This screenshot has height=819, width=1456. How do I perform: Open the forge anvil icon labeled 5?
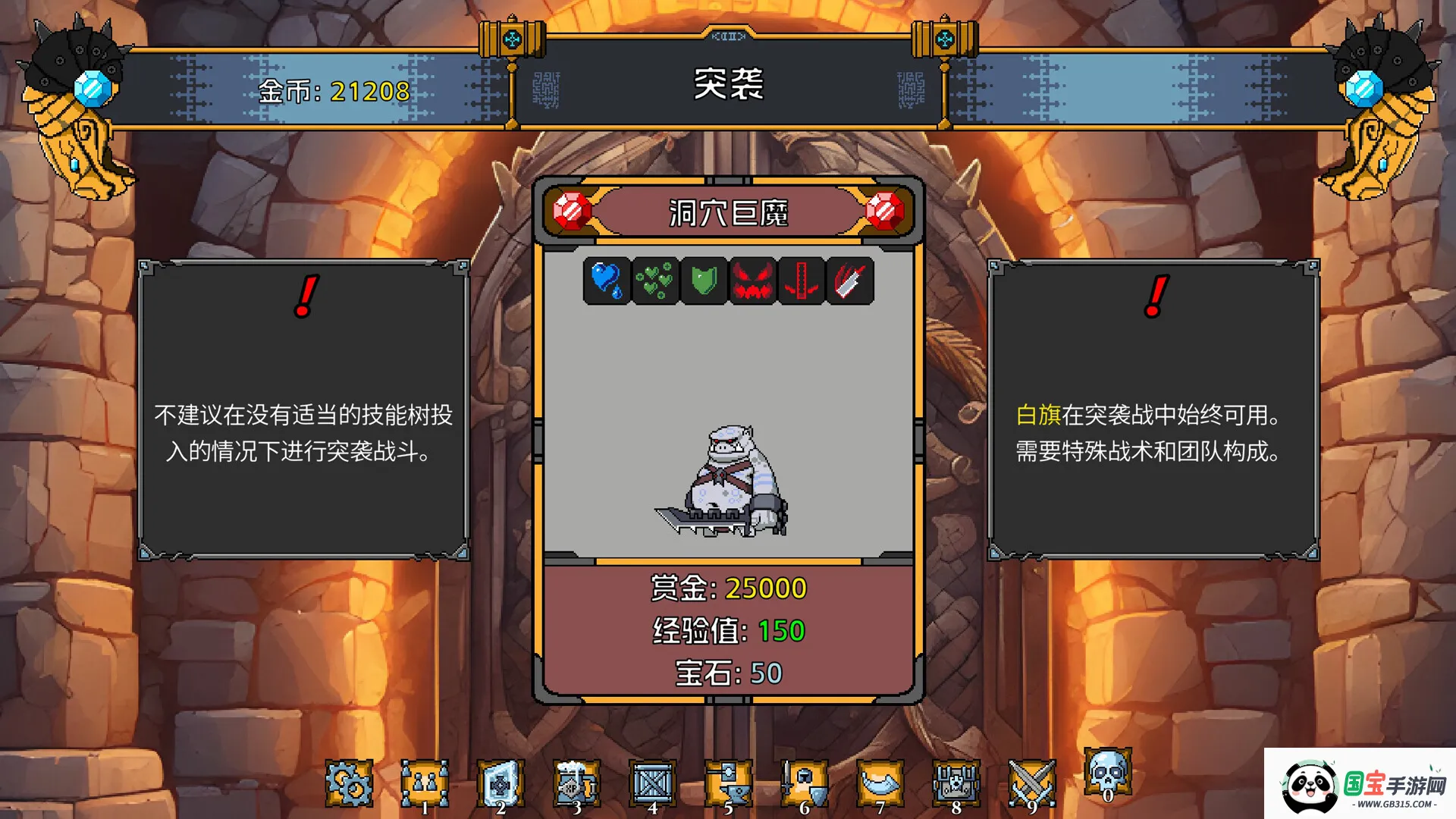pos(728,781)
